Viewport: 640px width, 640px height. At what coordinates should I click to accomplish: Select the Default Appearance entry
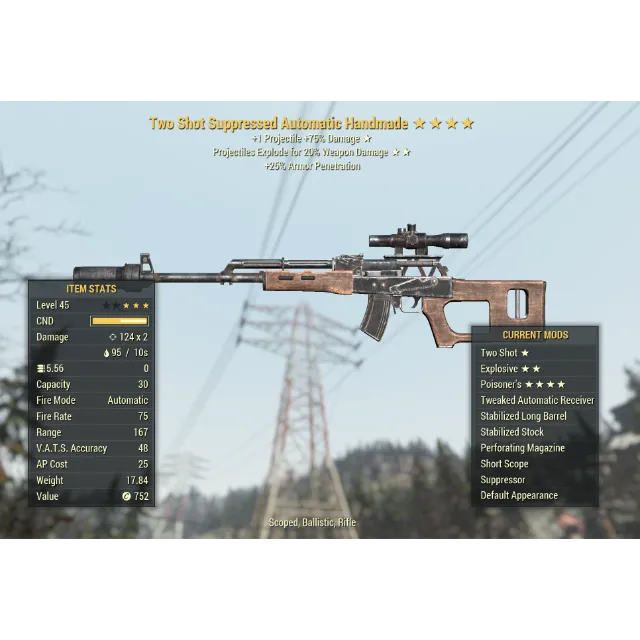(x=519, y=496)
